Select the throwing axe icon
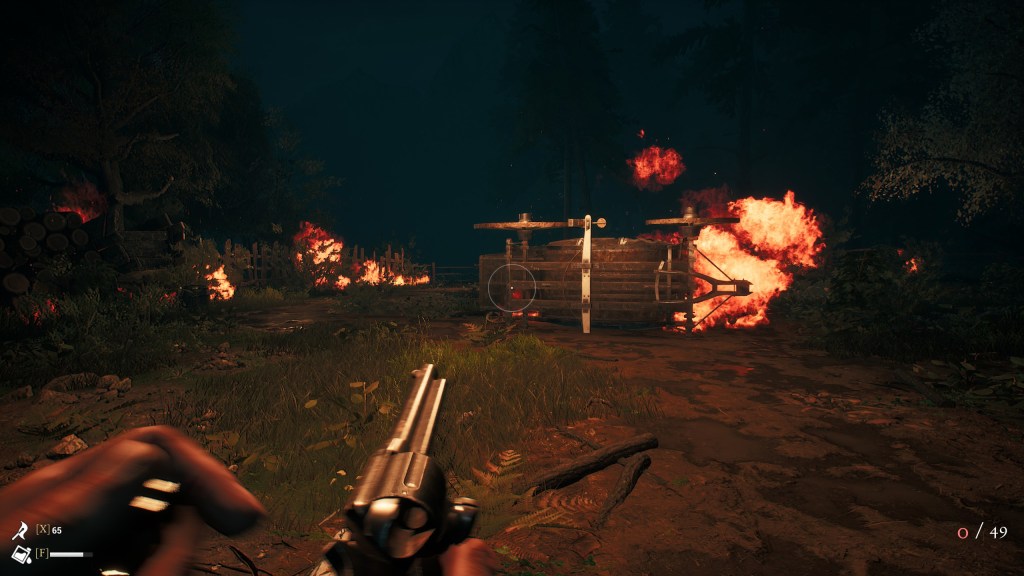Screen dimensions: 1024x576 (20, 531)
